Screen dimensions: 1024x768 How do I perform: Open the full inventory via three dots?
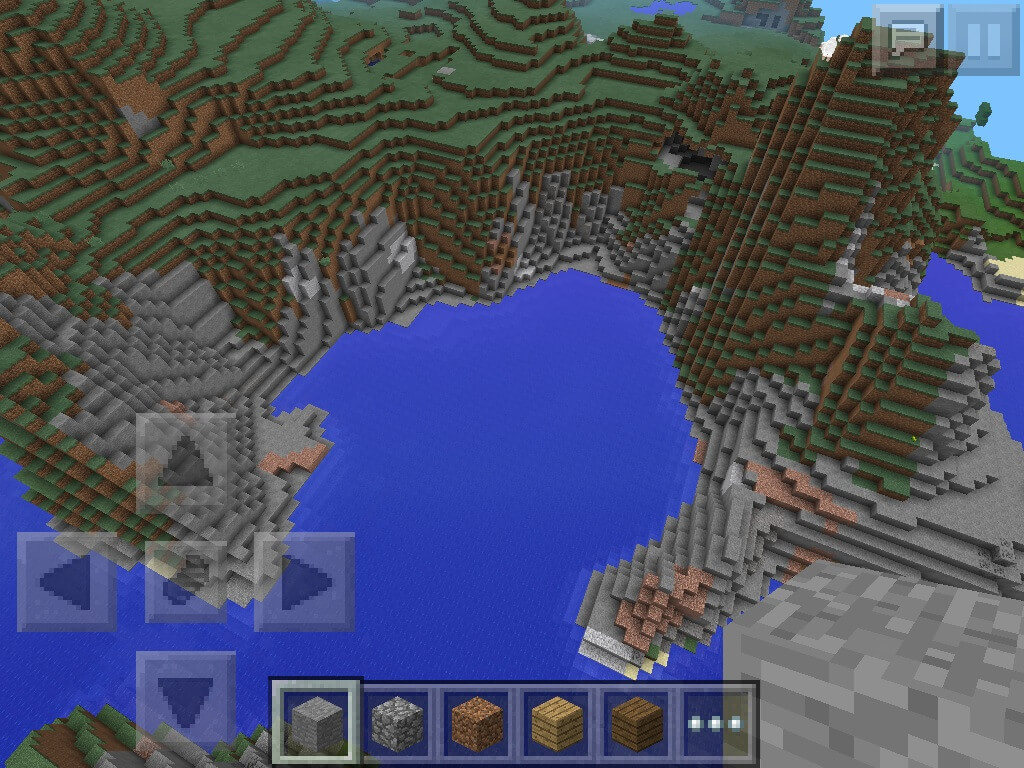716,722
